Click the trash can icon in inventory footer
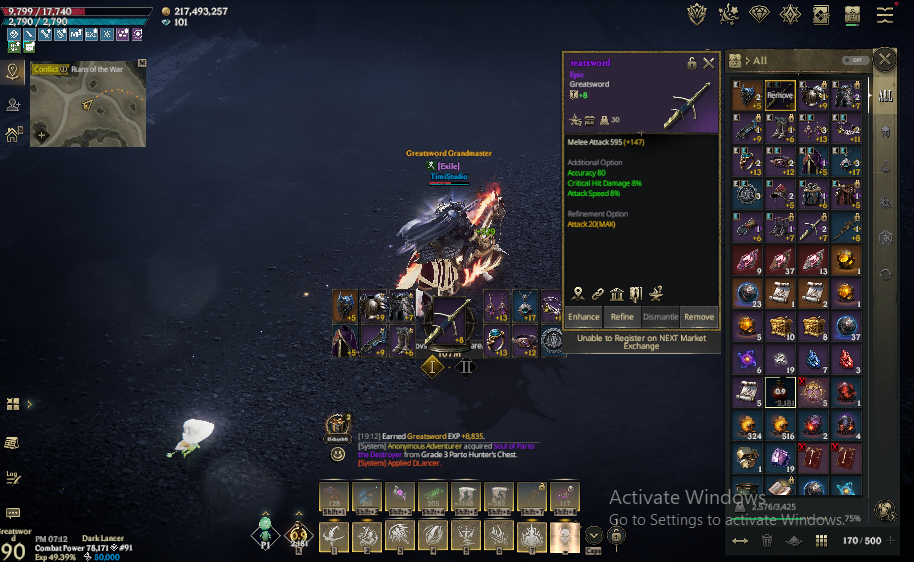 pos(767,540)
